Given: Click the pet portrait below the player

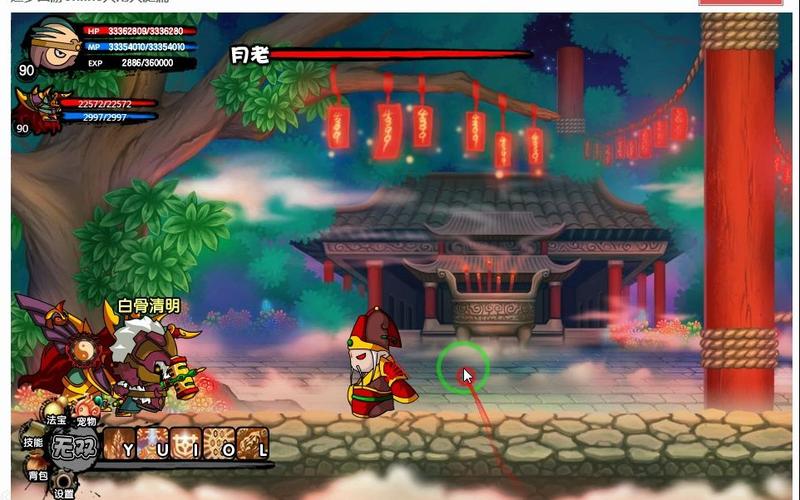Looking at the screenshot, I should pyautogui.click(x=35, y=108).
